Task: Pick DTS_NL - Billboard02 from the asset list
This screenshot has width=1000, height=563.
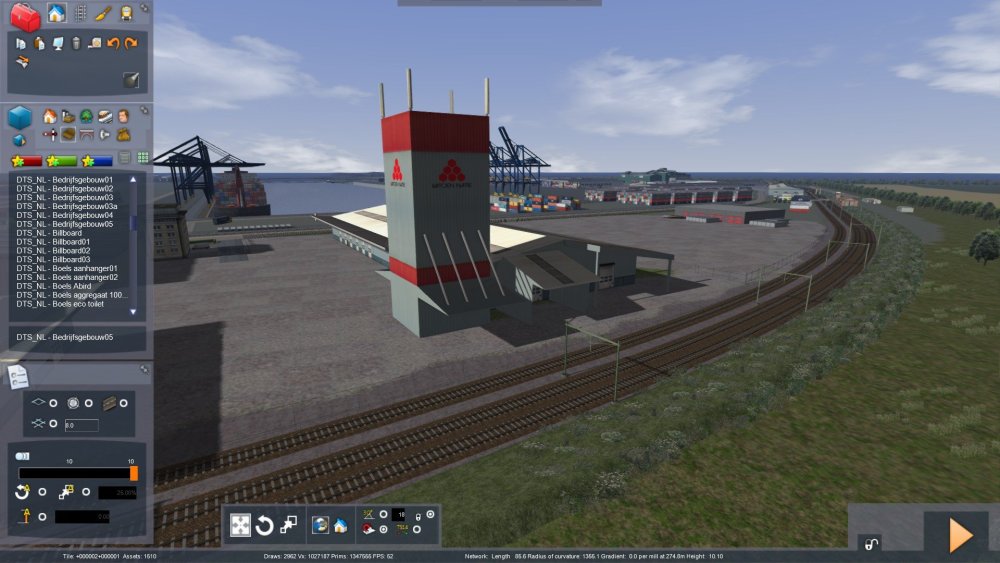Action: pyautogui.click(x=53, y=251)
